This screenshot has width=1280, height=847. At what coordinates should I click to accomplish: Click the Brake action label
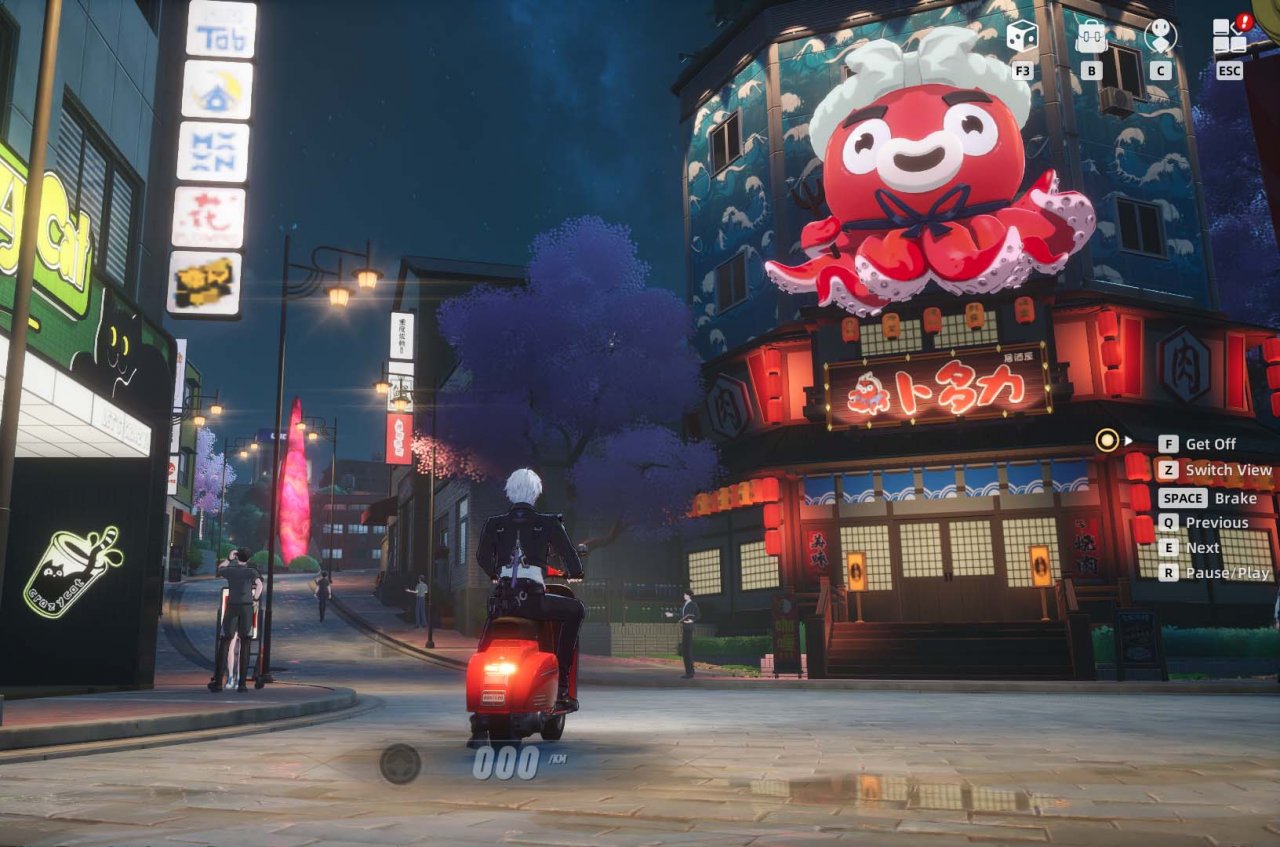pos(1236,497)
